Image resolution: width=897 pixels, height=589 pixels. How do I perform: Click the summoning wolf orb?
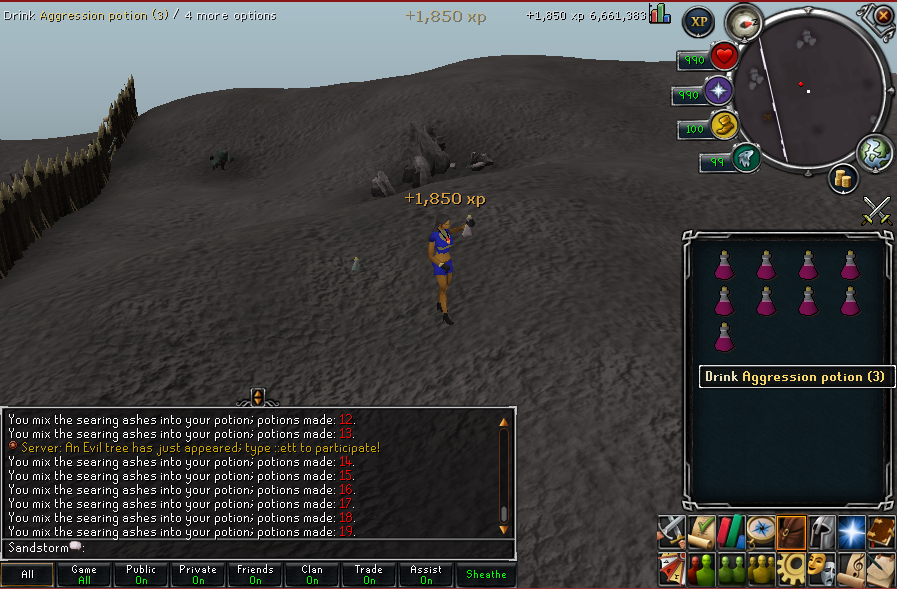(x=745, y=158)
